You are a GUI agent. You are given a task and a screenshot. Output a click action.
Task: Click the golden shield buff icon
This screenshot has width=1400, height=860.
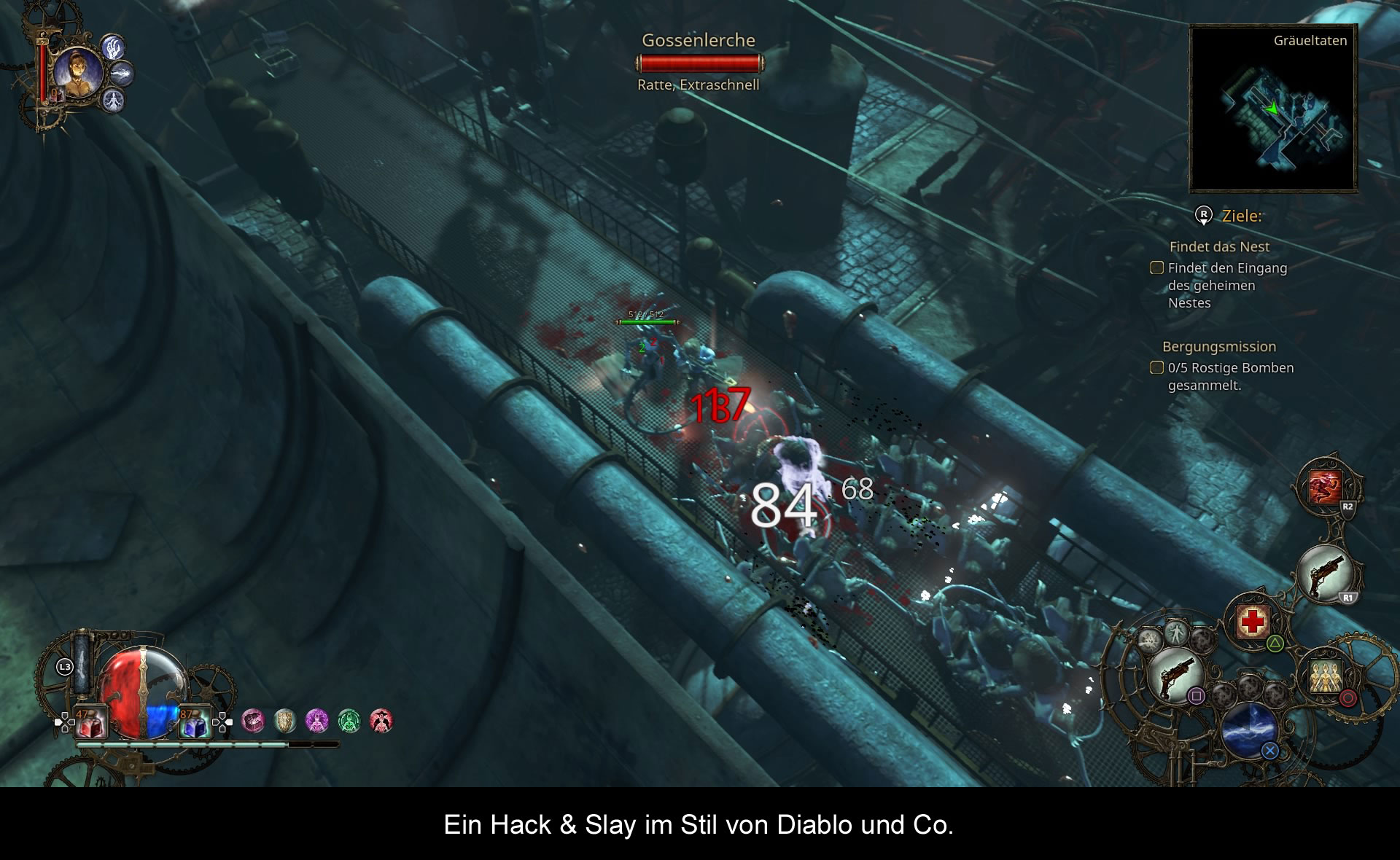pyautogui.click(x=285, y=721)
